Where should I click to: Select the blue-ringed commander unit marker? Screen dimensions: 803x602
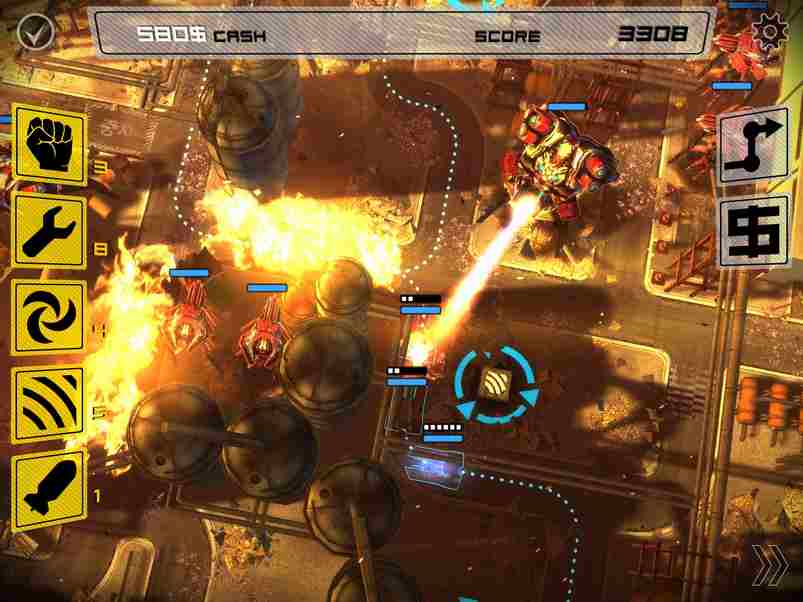click(495, 384)
